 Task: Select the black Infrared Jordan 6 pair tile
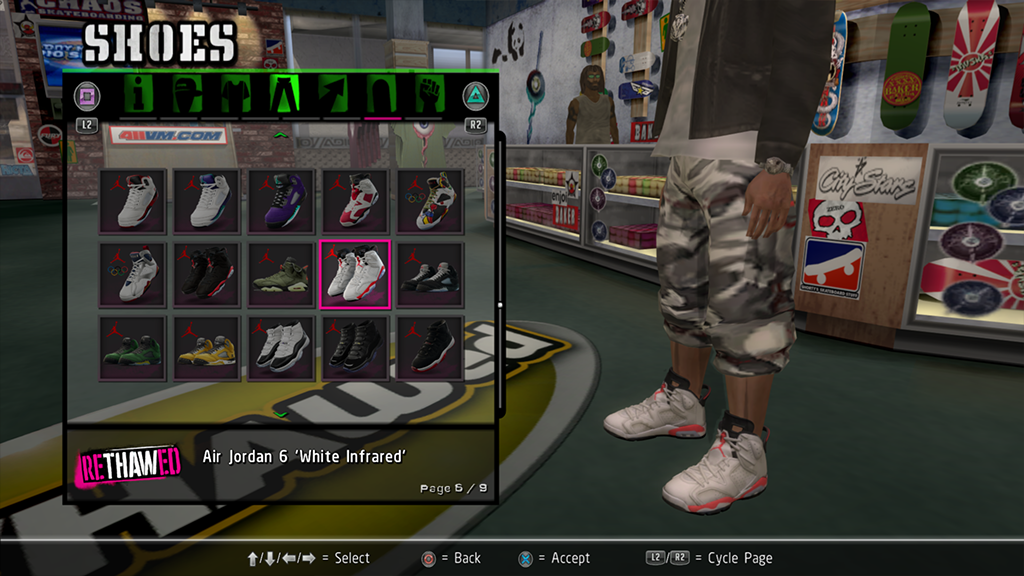tap(207, 274)
